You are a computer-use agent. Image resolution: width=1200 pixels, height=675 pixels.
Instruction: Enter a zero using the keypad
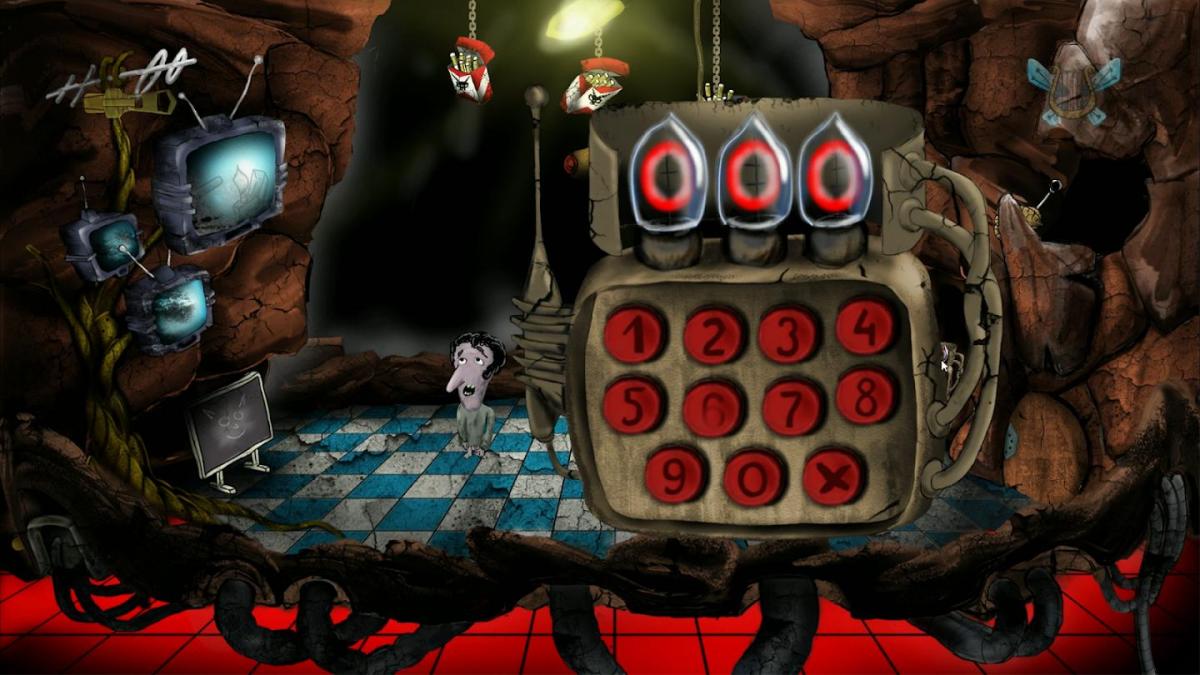click(755, 477)
